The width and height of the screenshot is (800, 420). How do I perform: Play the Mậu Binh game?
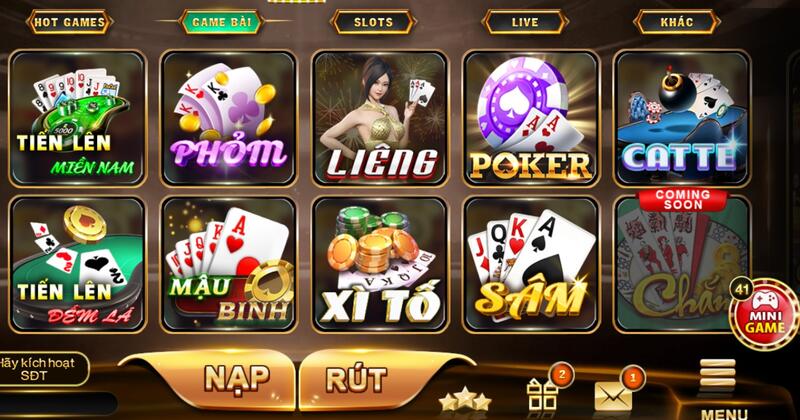(228, 262)
